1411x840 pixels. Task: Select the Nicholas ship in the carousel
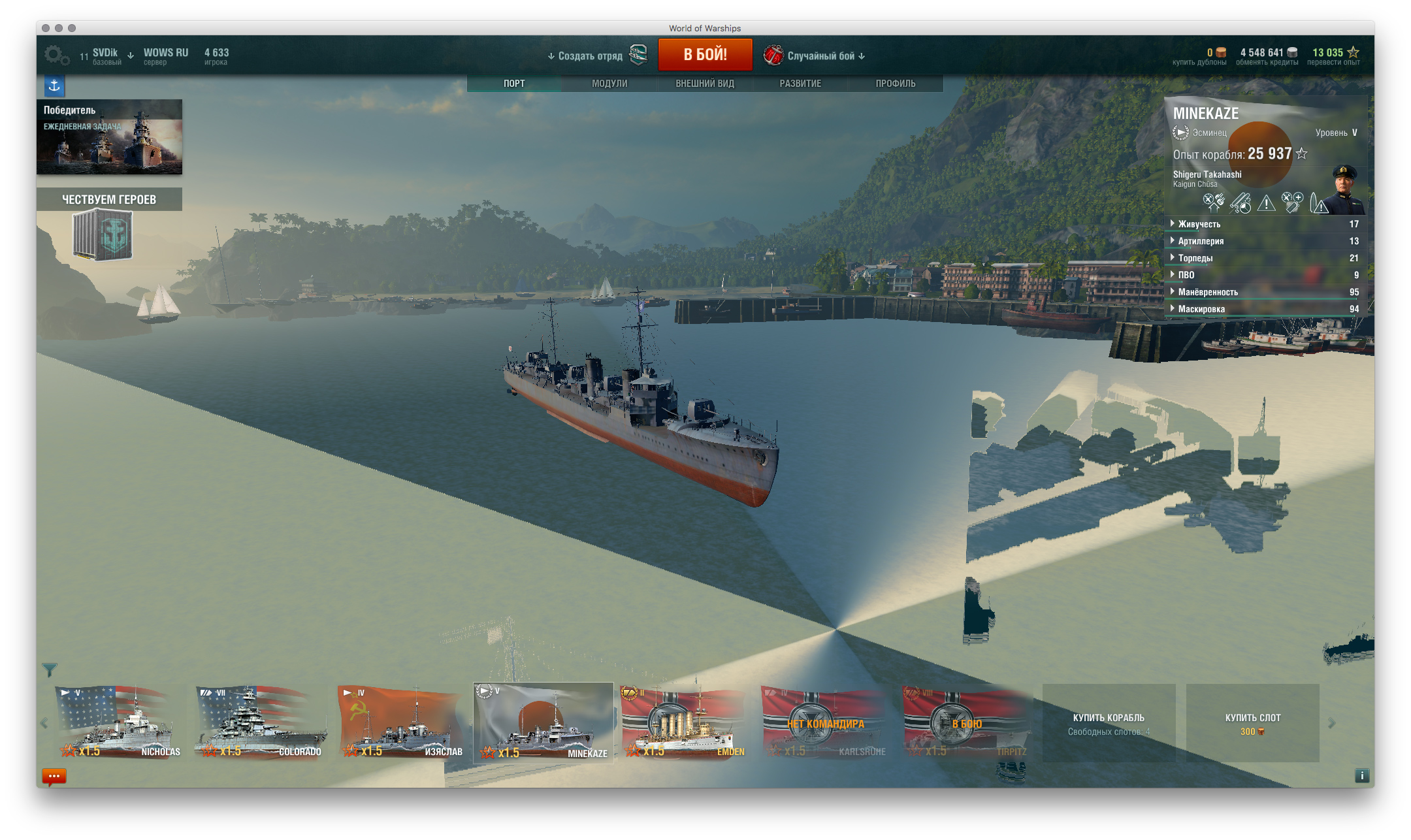pos(119,722)
